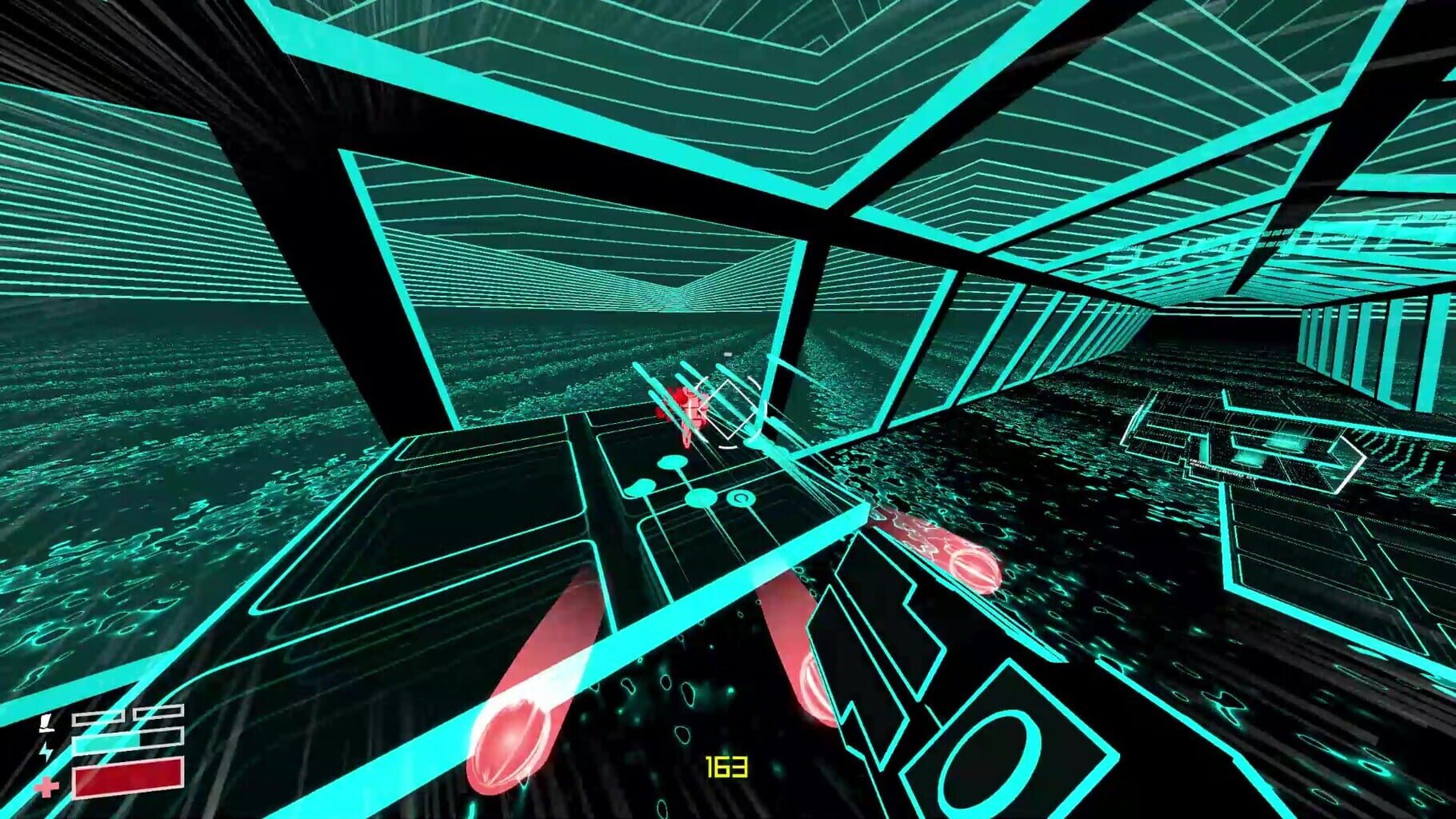Click the red plus health icon
1456x819 pixels.
pos(46,788)
